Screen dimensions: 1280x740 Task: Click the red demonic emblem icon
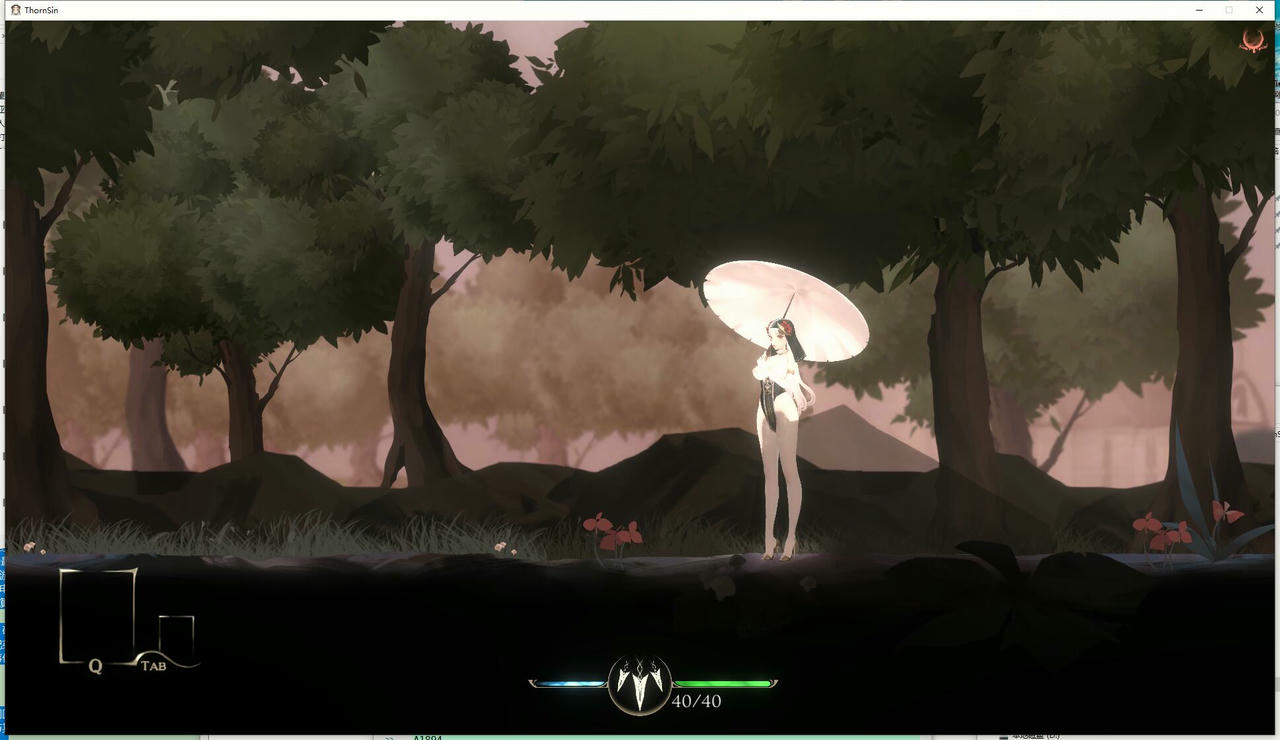click(1253, 42)
